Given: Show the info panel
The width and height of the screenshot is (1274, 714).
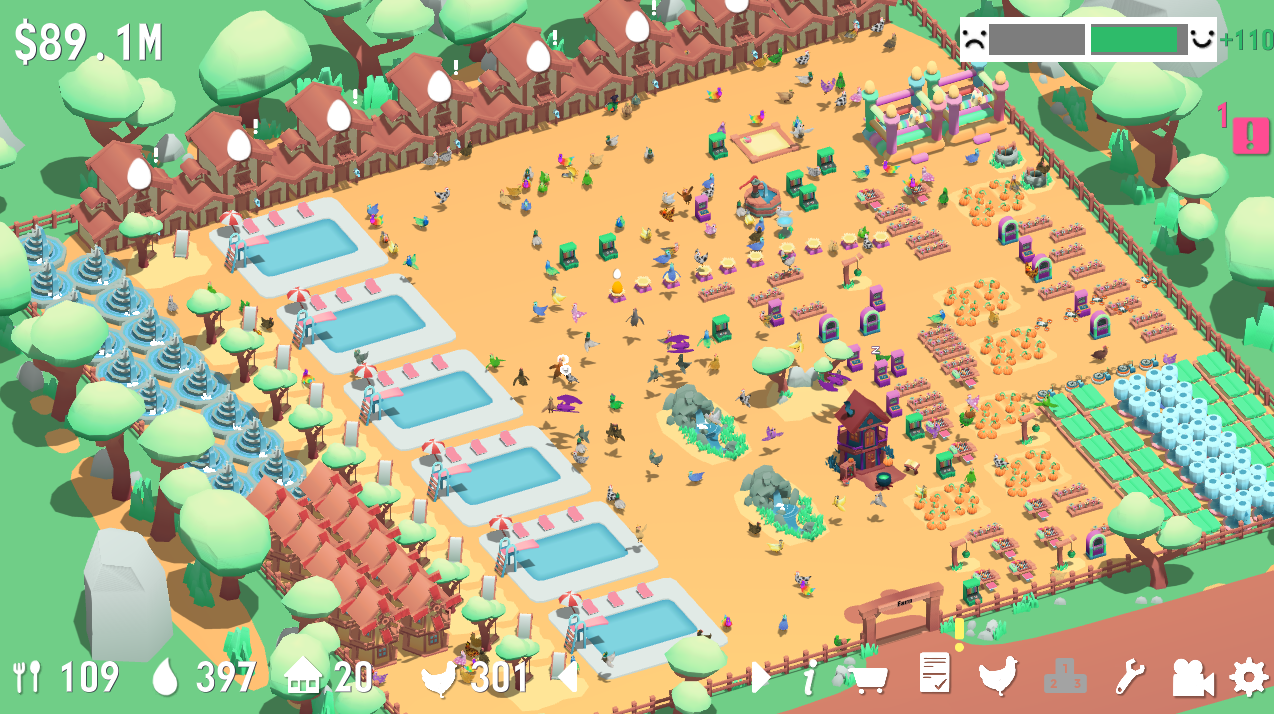Looking at the screenshot, I should tap(810, 677).
